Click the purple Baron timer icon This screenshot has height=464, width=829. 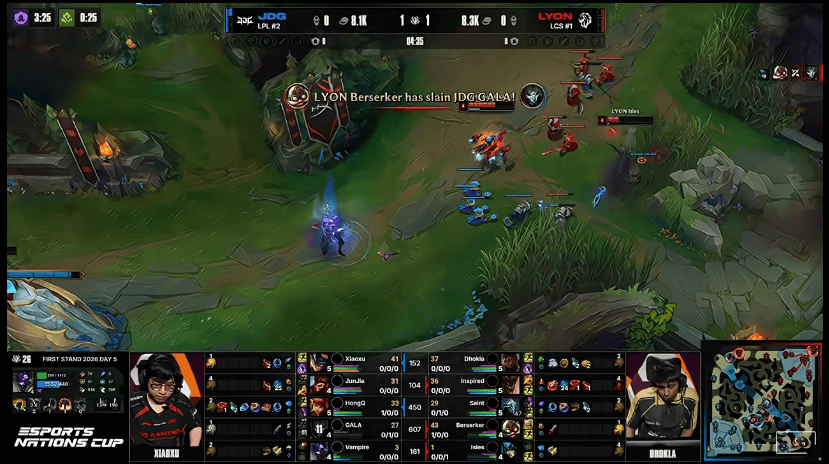pos(19,17)
